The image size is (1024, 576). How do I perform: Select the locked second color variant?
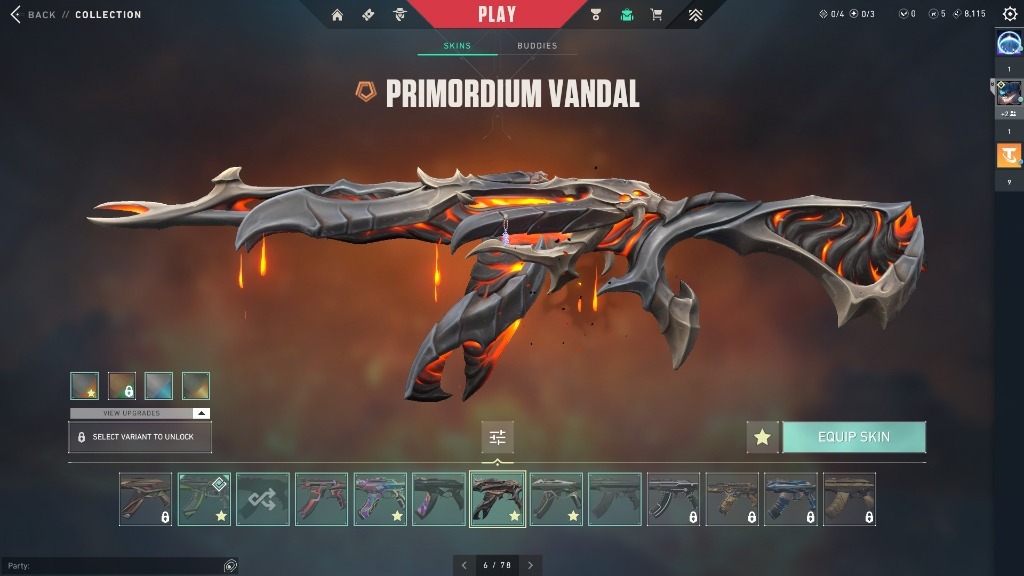(x=122, y=386)
